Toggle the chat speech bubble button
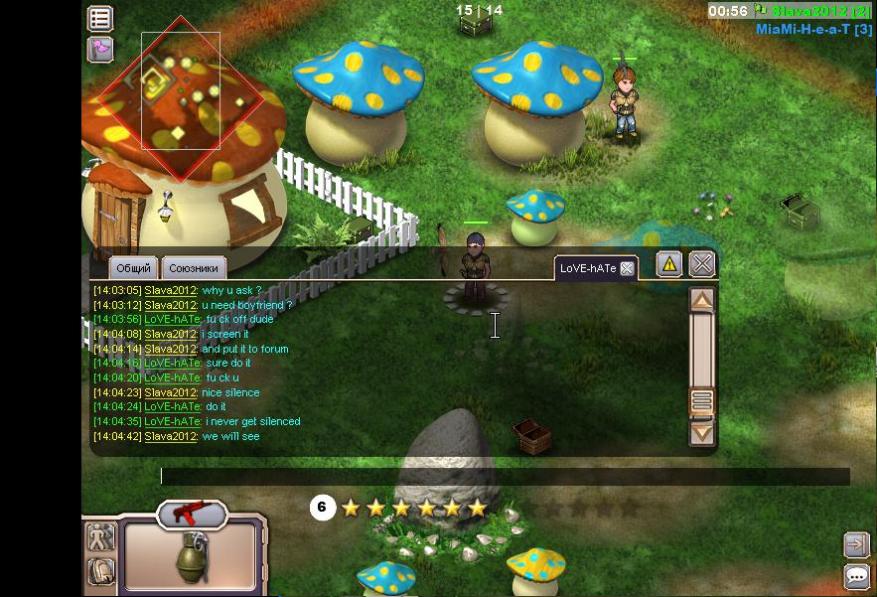 click(x=856, y=576)
